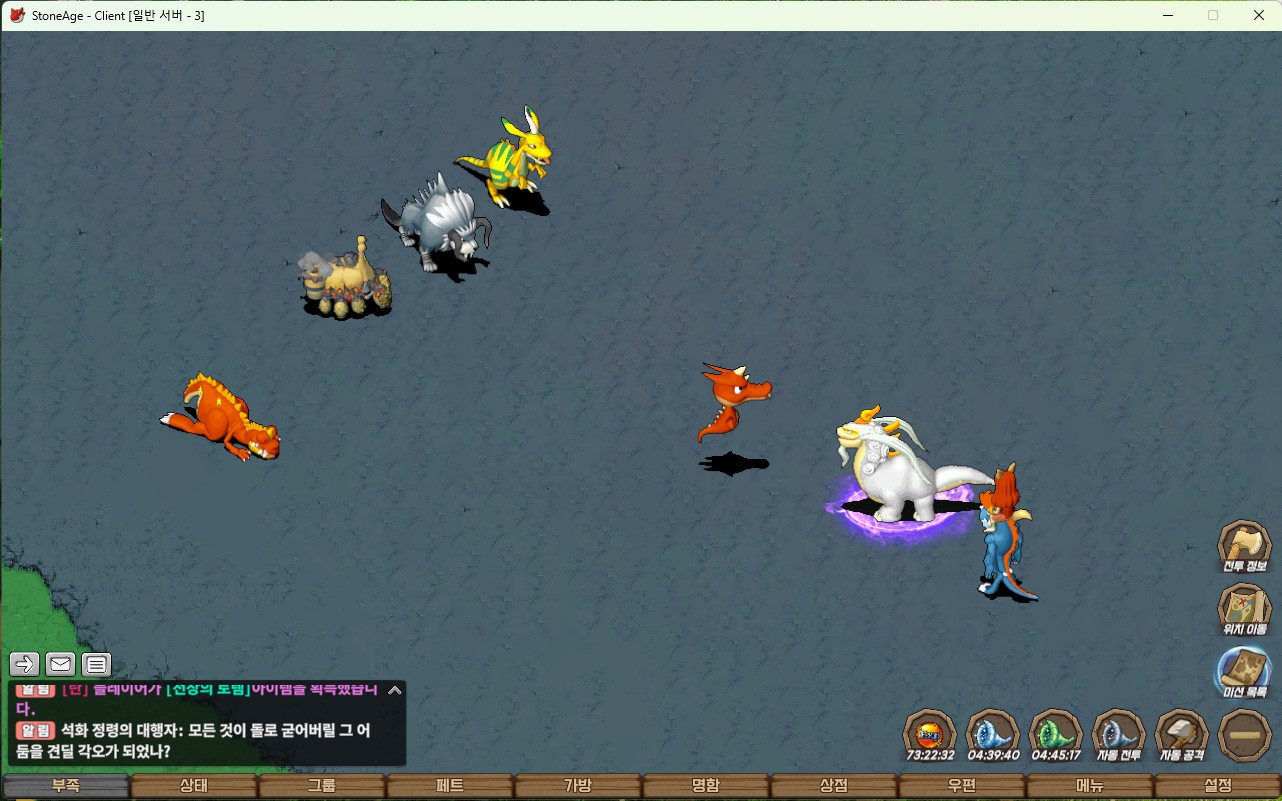Image resolution: width=1282 pixels, height=801 pixels.
Task: Open the 부족 (Tribe) menu
Action: click(x=66, y=786)
